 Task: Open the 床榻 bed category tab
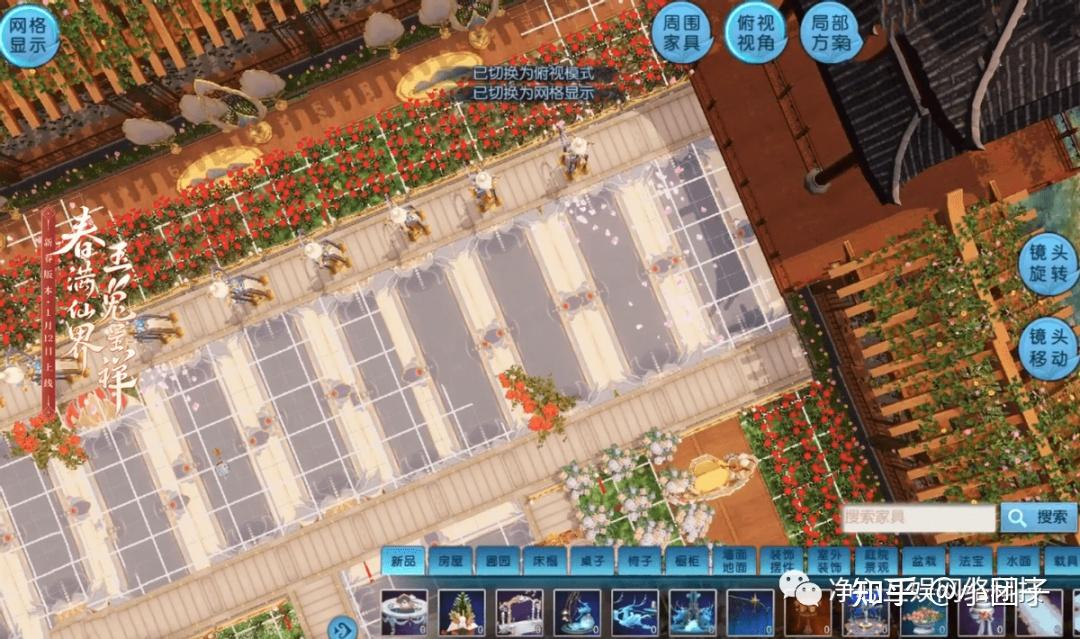[x=543, y=561]
